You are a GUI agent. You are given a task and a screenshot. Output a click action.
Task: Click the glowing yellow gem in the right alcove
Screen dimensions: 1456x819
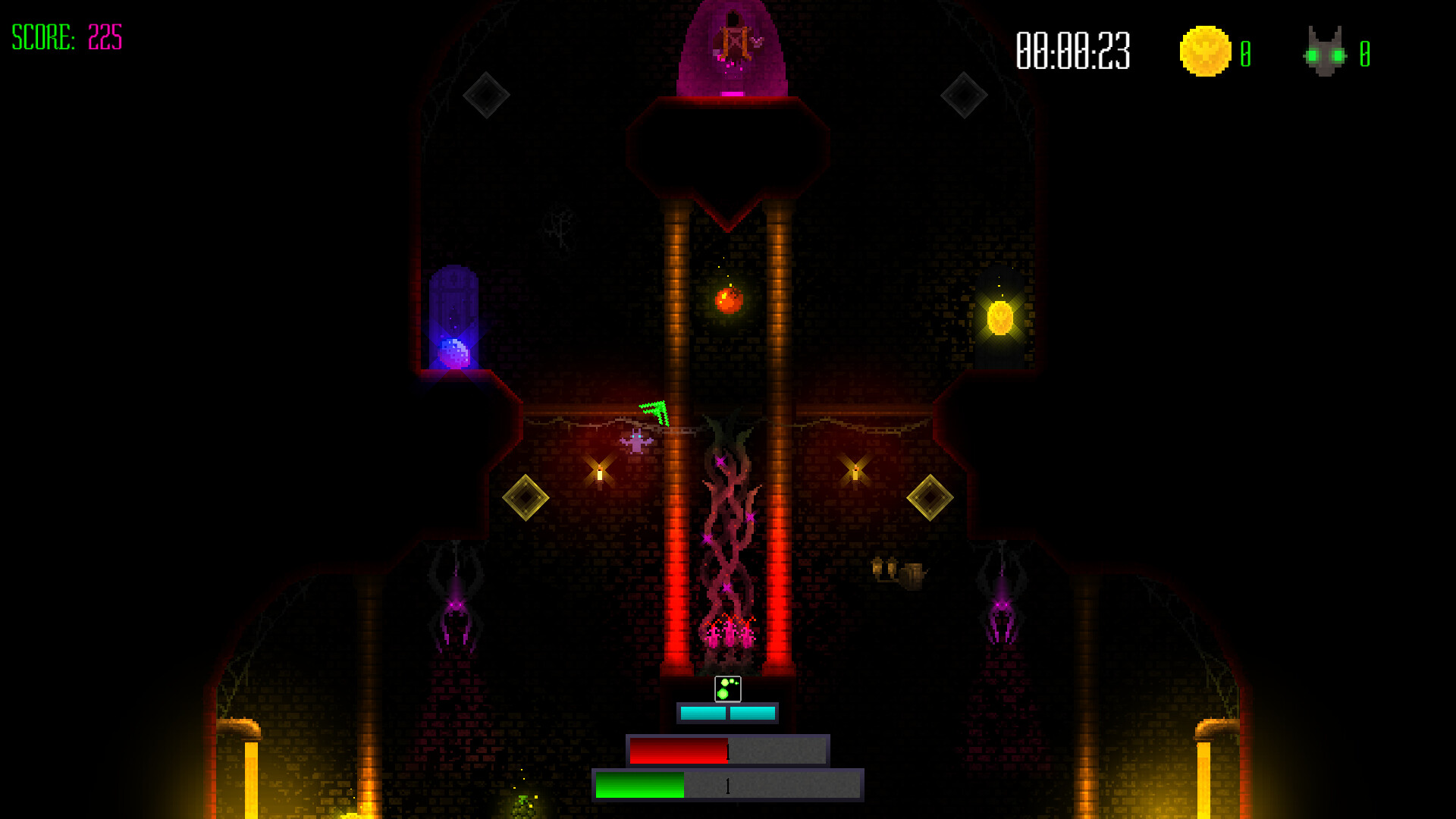pyautogui.click(x=1002, y=315)
